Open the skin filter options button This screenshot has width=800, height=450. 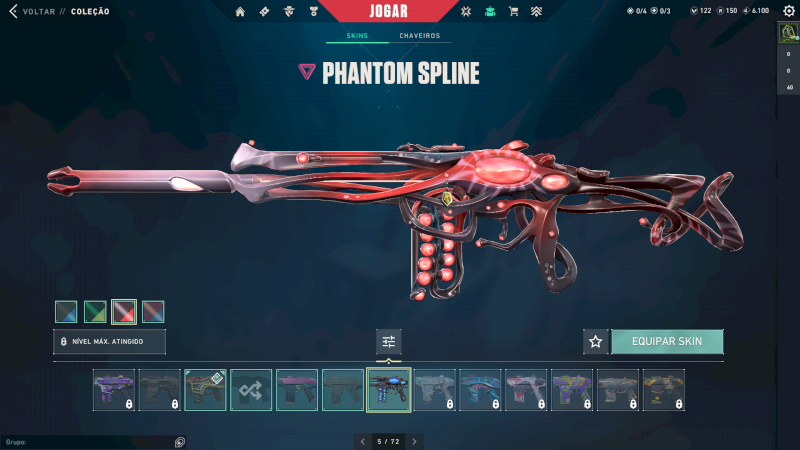pyautogui.click(x=389, y=341)
